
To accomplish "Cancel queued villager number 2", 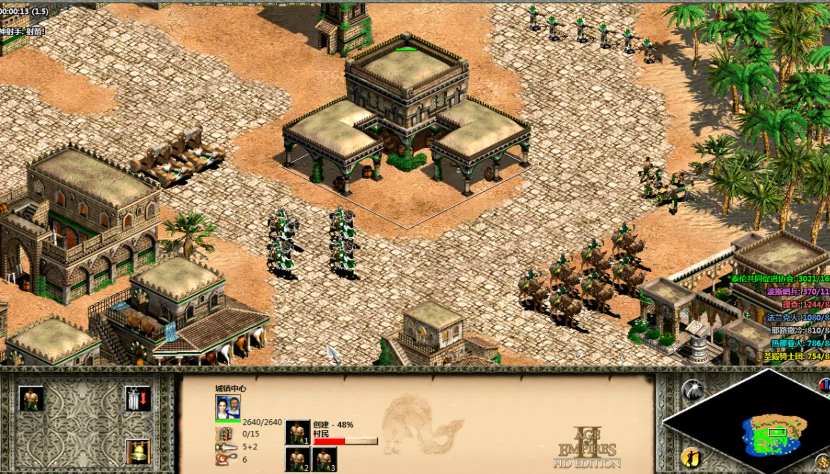I will click(297, 459).
